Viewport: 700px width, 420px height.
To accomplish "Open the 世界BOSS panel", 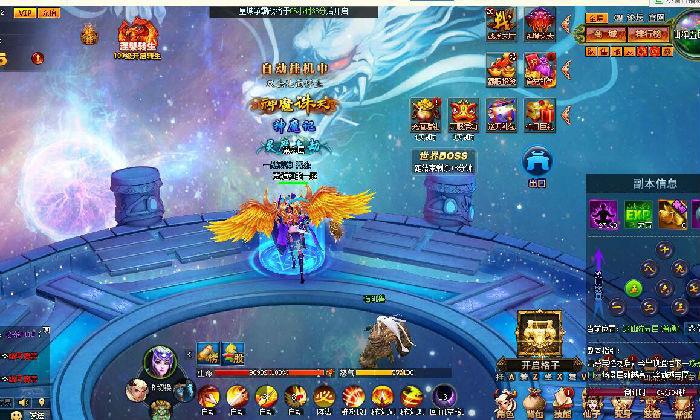I will 444,162.
